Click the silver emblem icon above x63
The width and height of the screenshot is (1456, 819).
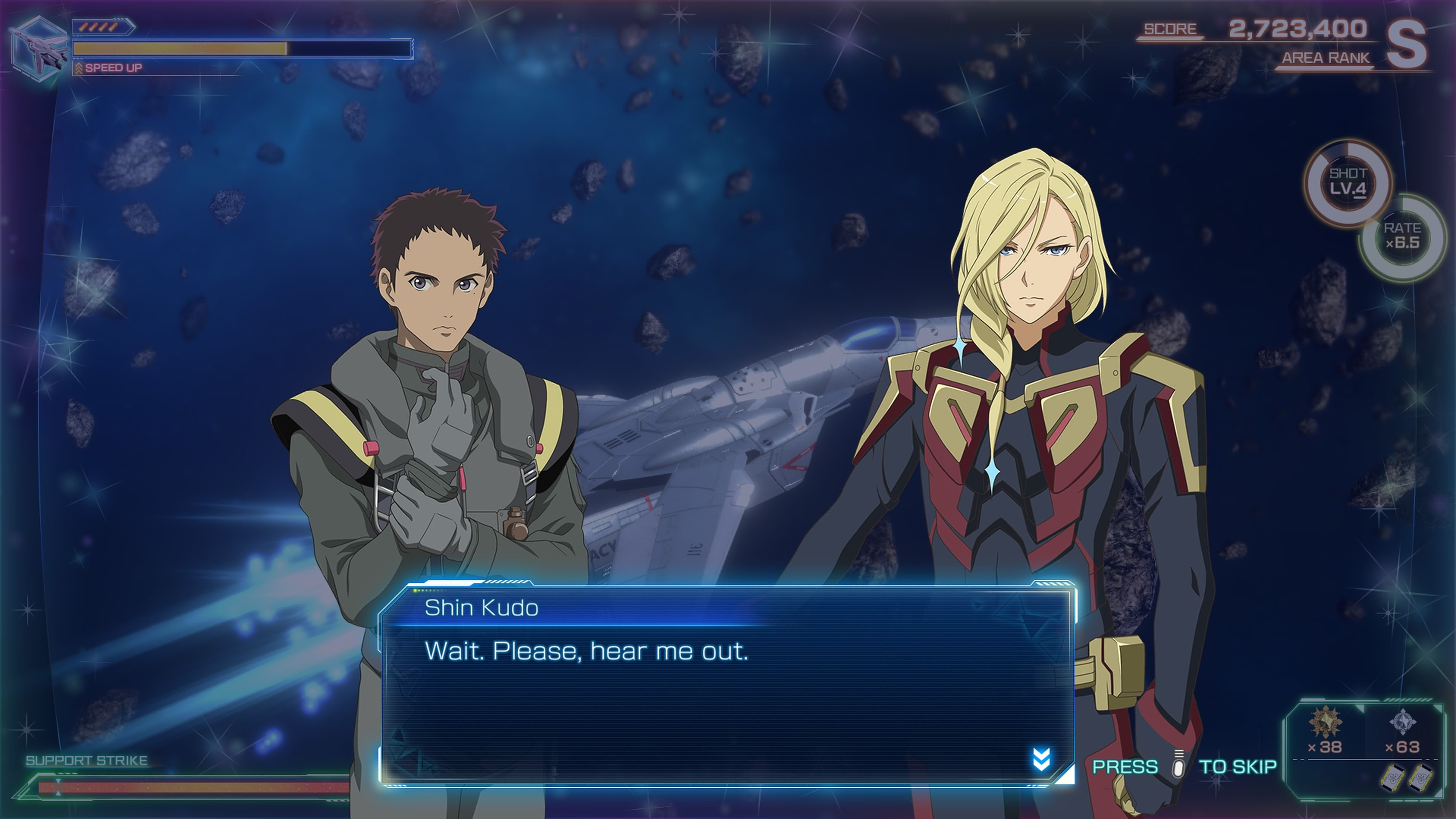click(1403, 722)
